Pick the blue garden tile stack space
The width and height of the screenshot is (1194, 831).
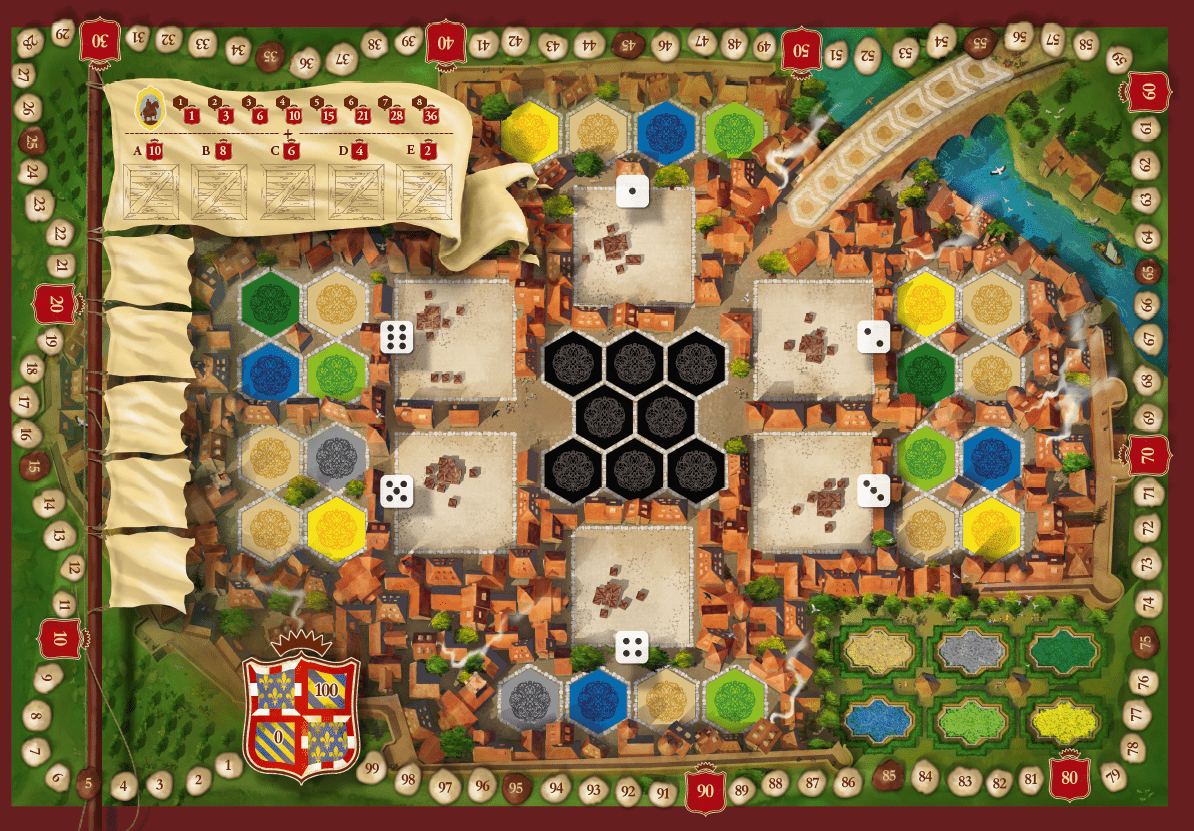(x=880, y=718)
